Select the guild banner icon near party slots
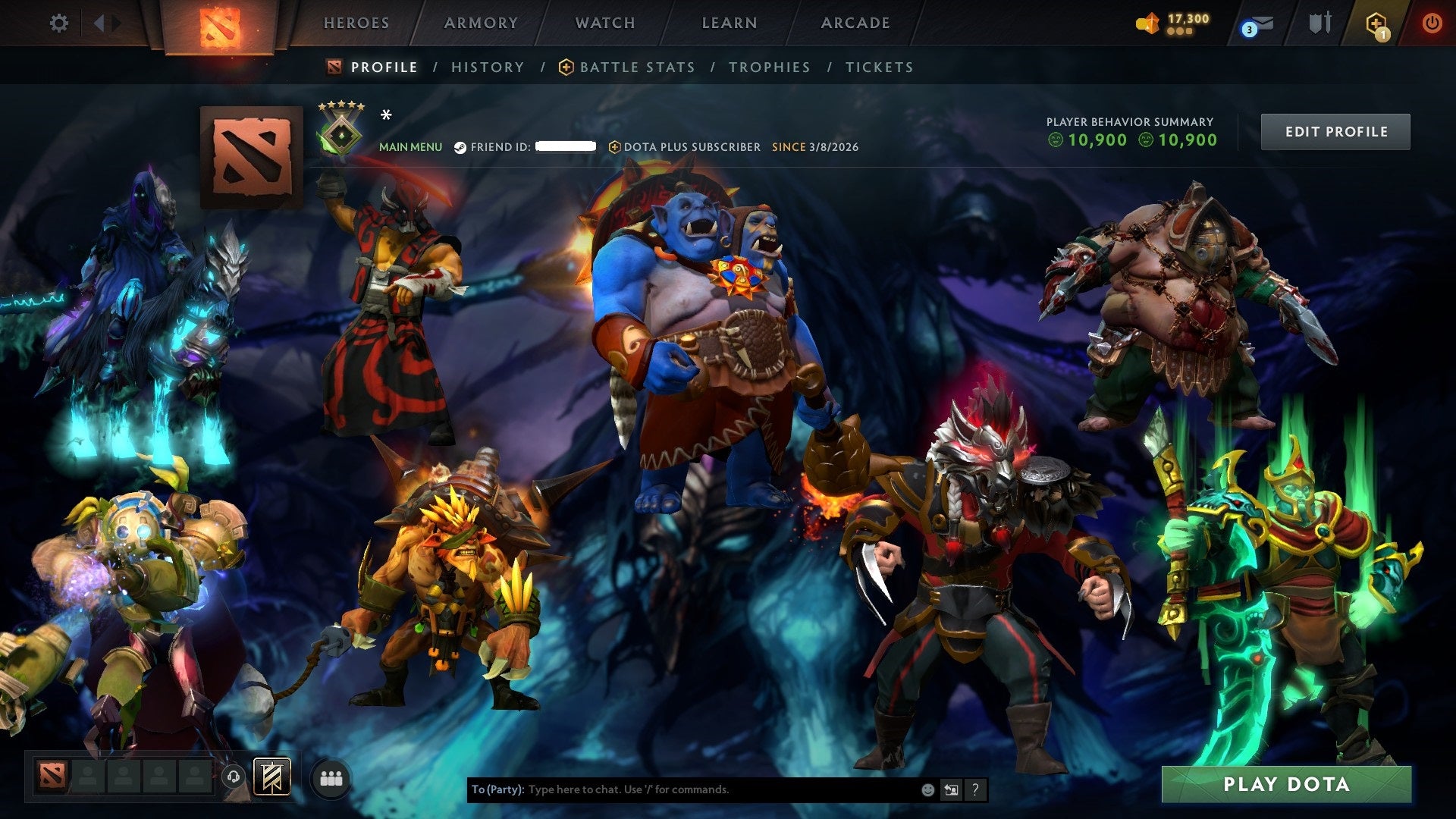Viewport: 1456px width, 819px height. point(271,777)
